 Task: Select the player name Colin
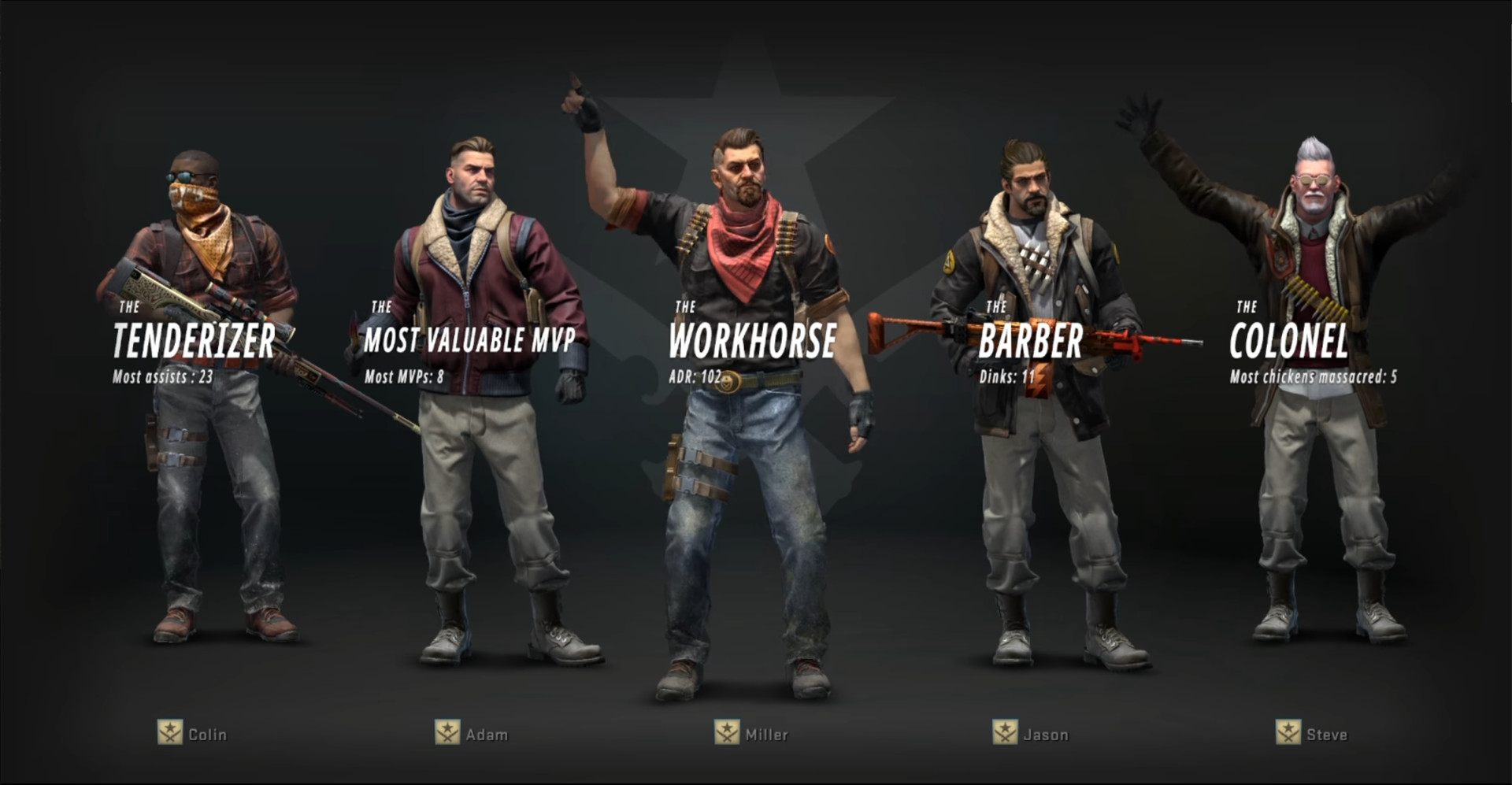pyautogui.click(x=206, y=734)
